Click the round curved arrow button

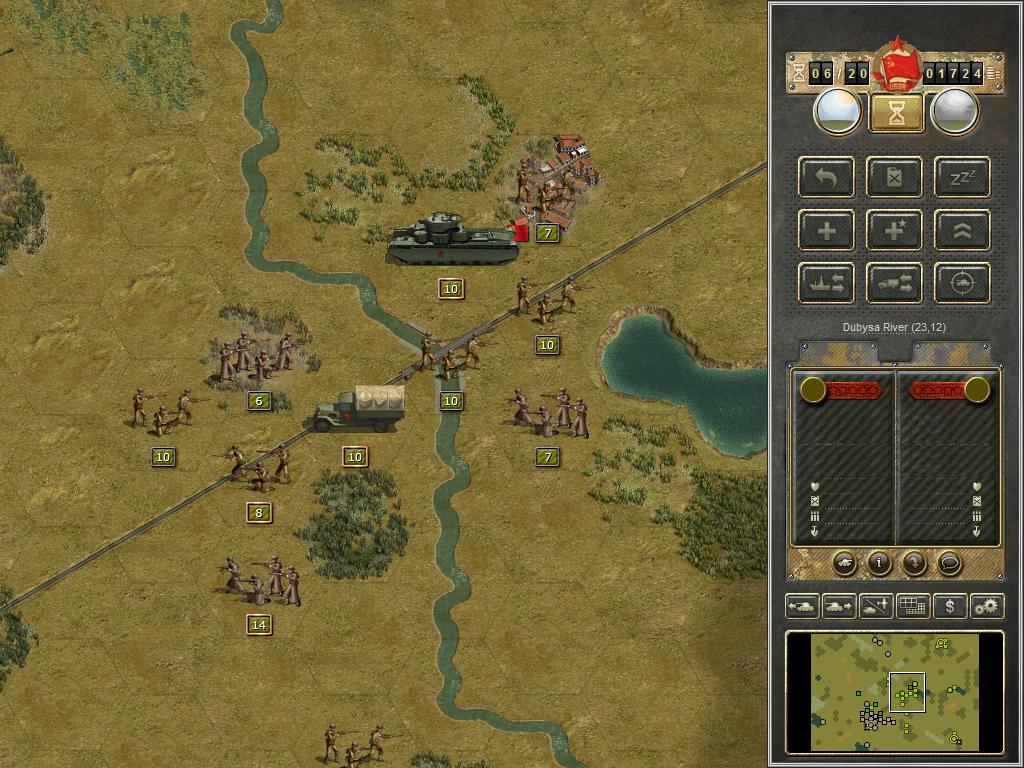pos(914,564)
